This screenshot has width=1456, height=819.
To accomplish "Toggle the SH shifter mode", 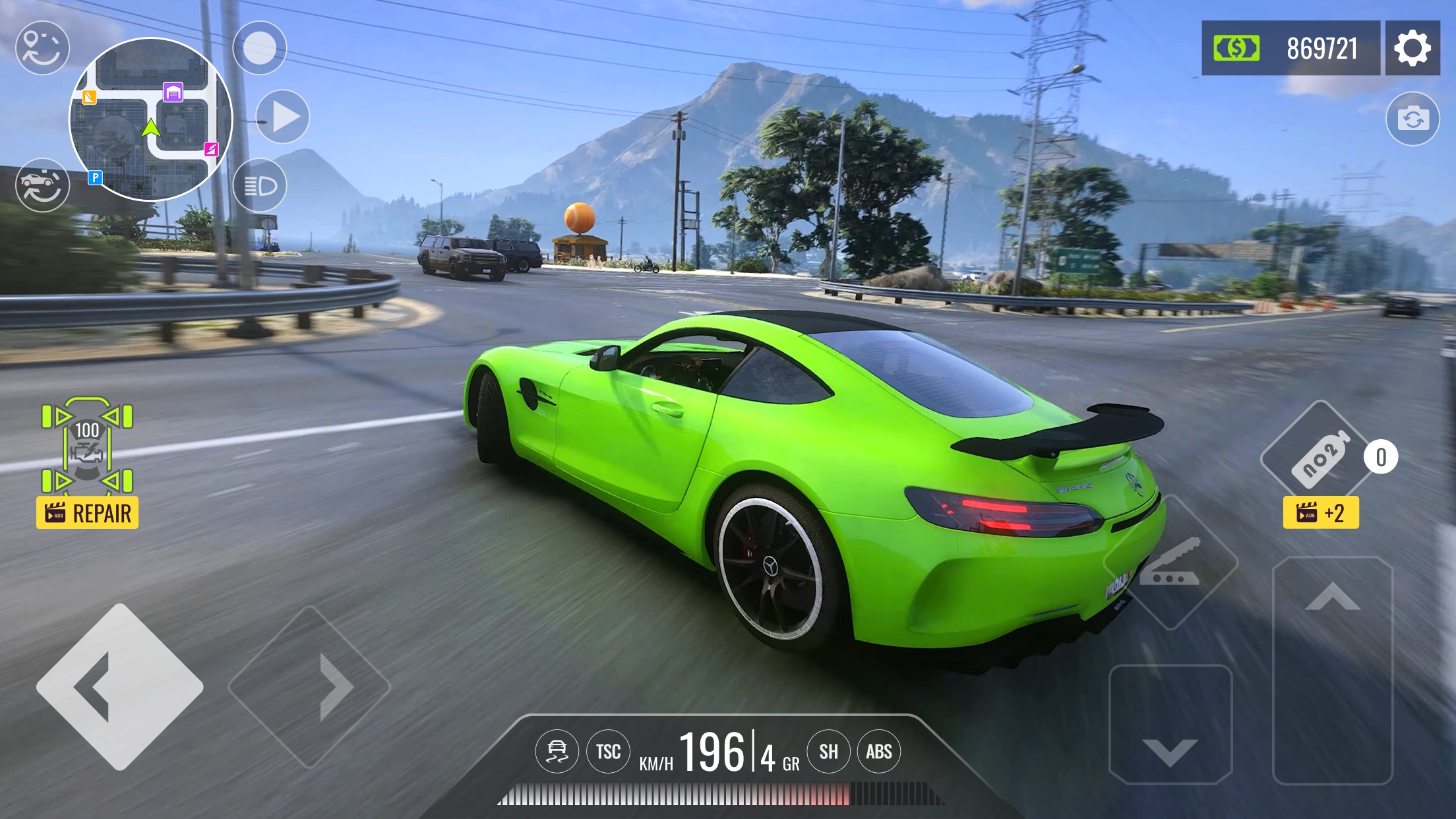I will pos(828,751).
